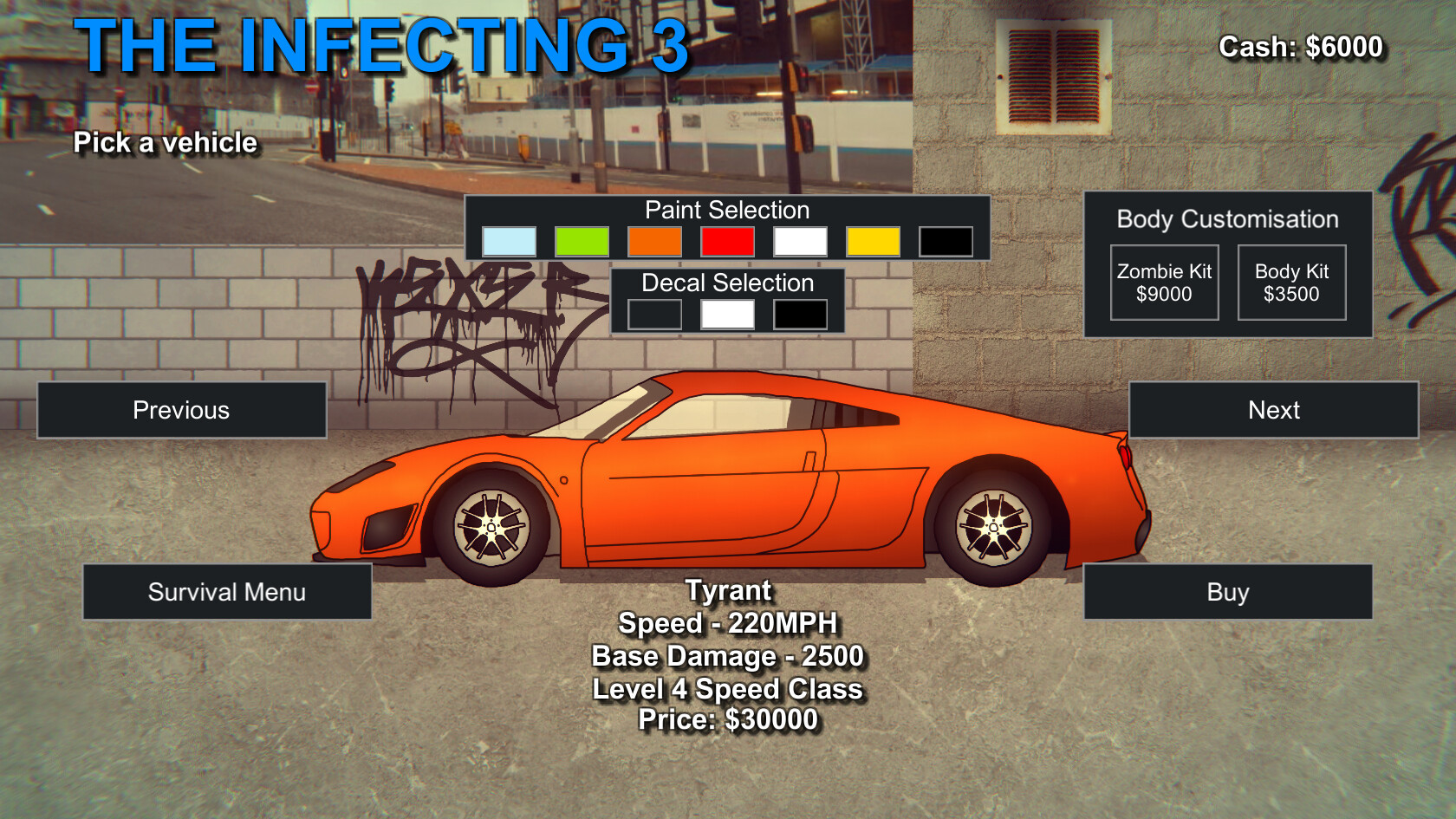Choose white in Paint Selection
The height and width of the screenshot is (819, 1456).
pos(800,241)
